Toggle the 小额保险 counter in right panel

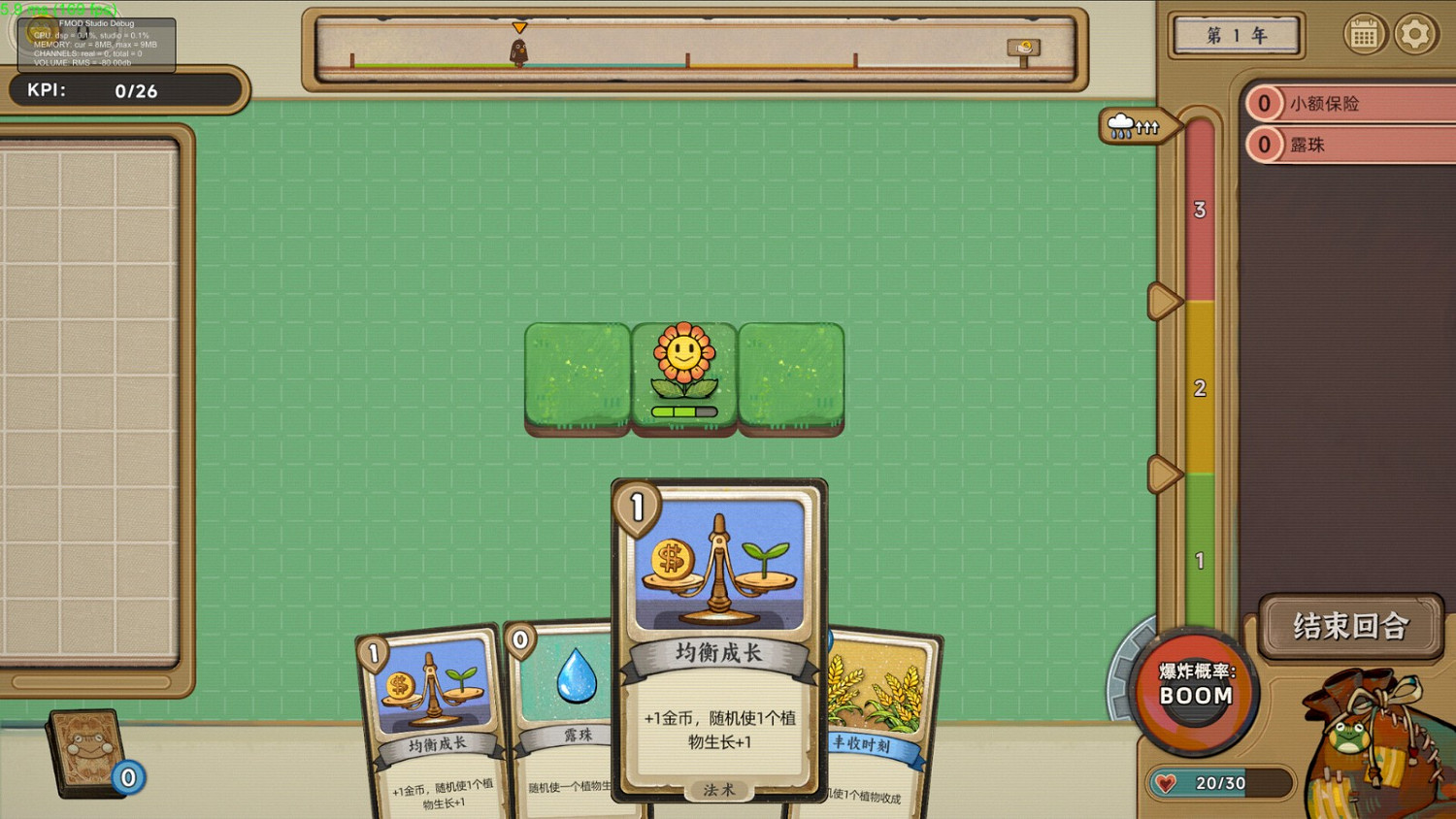pyautogui.click(x=1266, y=102)
